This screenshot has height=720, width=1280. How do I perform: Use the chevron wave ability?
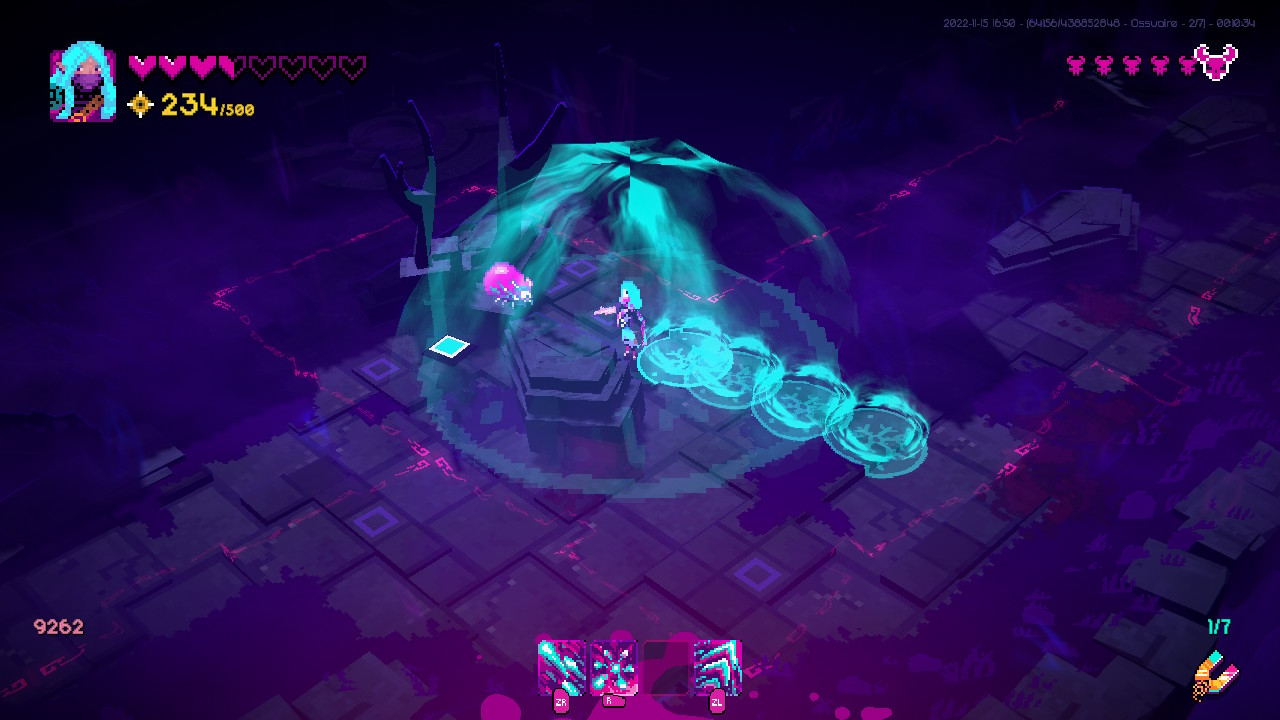(x=717, y=666)
